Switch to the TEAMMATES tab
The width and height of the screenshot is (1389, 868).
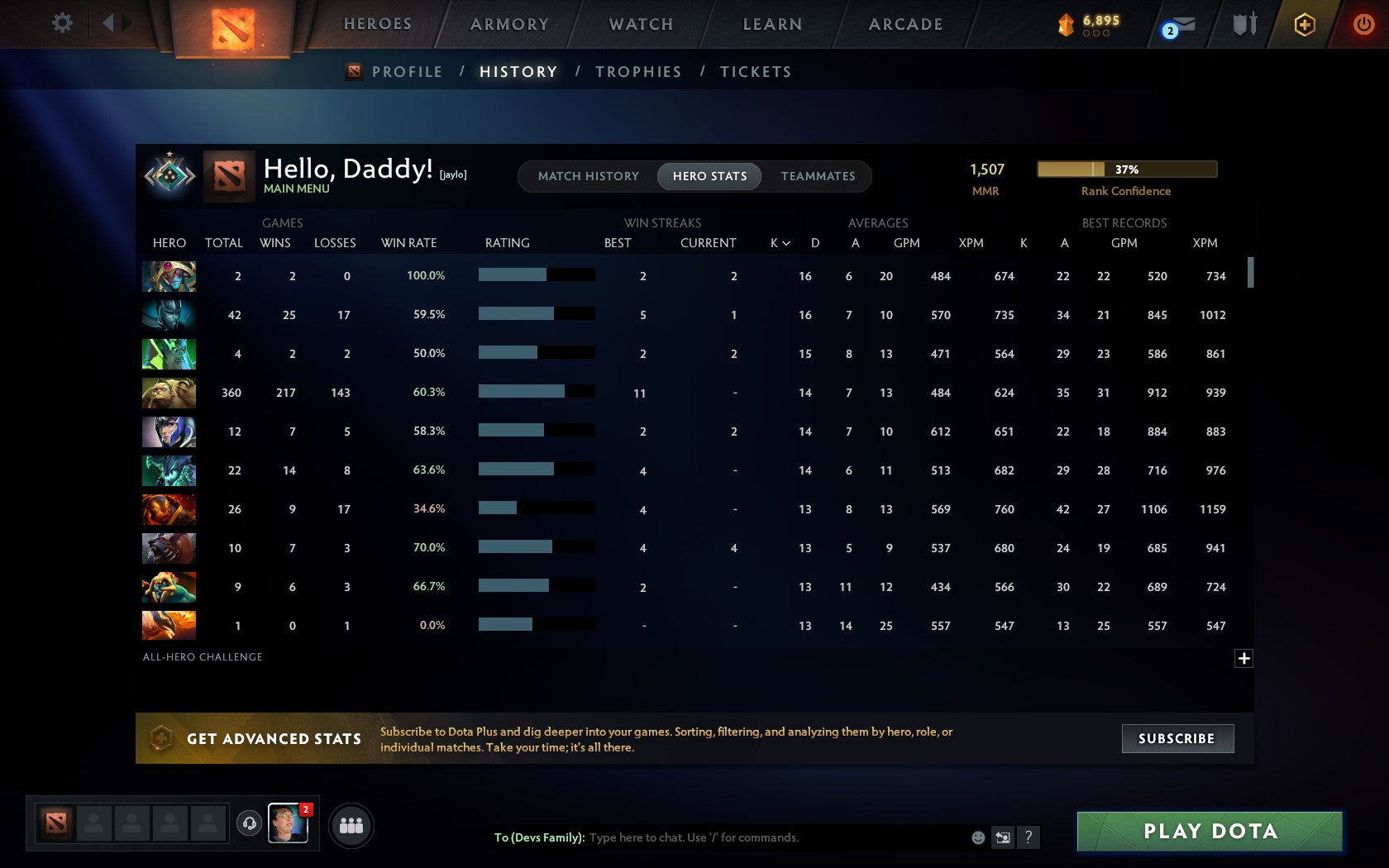[x=817, y=176]
